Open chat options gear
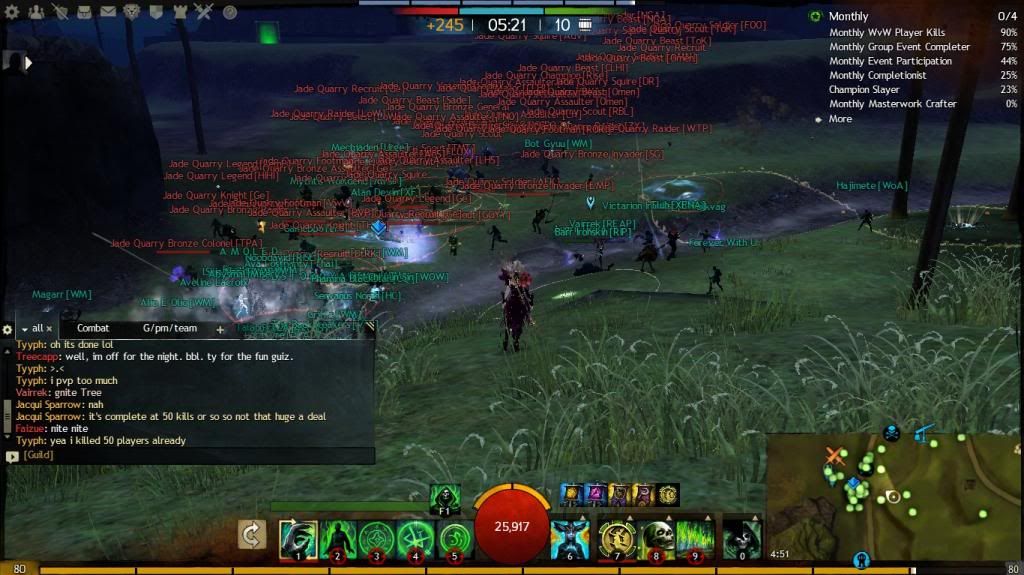Screen dimensions: 1024x575 click(x=8, y=329)
